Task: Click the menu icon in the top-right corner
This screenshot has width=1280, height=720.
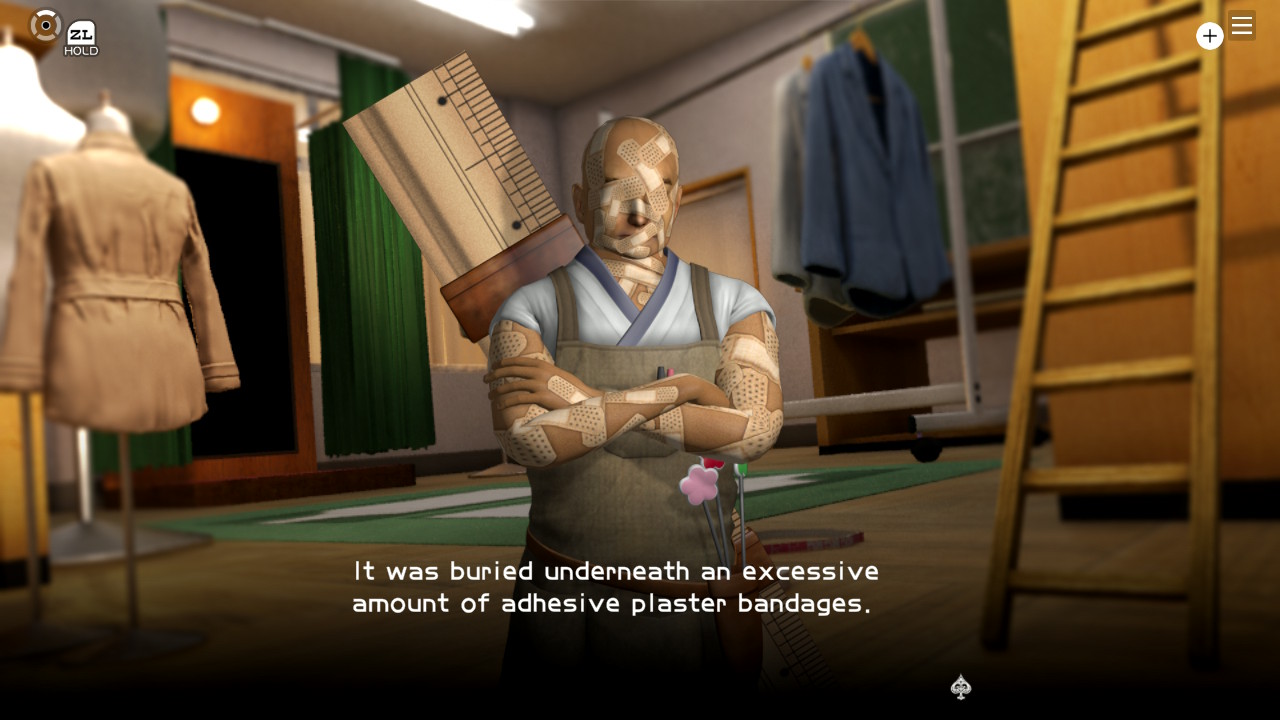Action: (x=1241, y=26)
